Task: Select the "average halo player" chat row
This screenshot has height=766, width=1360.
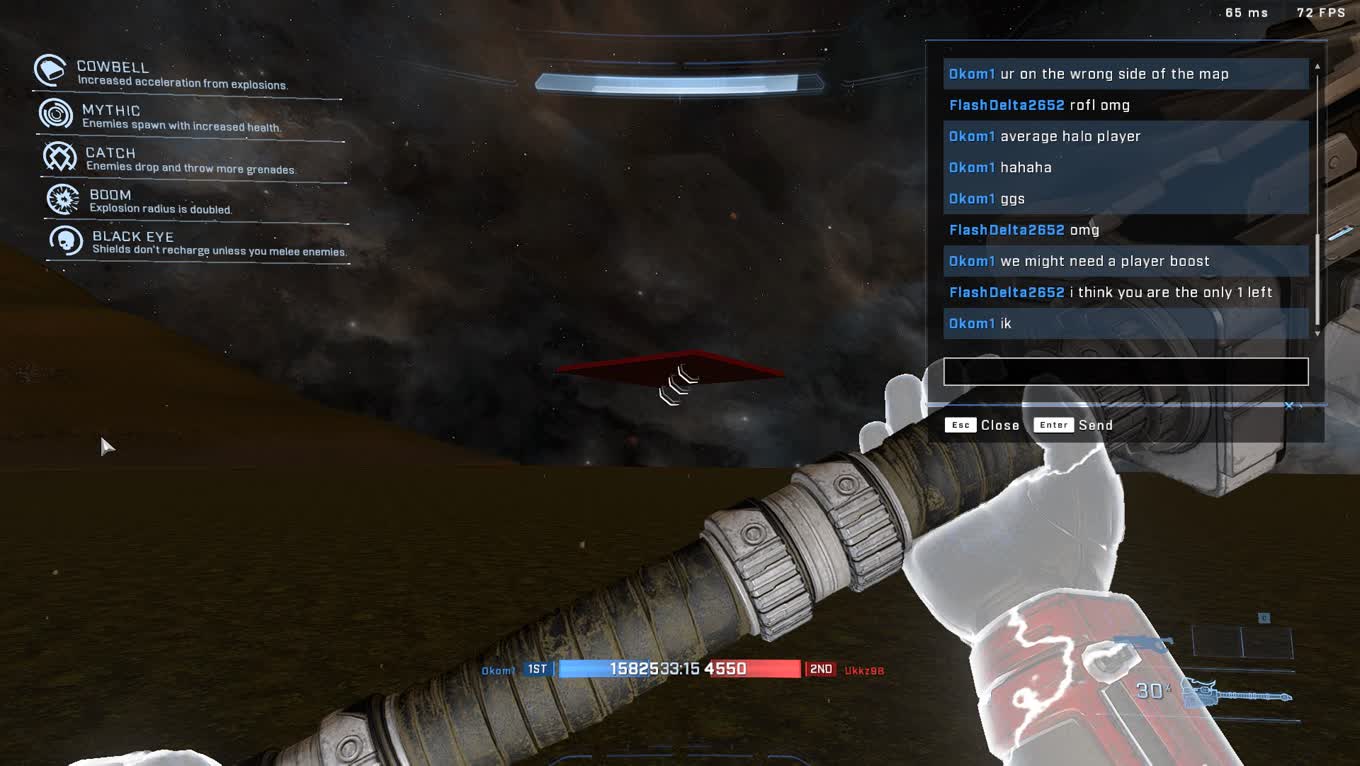Action: tap(1125, 136)
